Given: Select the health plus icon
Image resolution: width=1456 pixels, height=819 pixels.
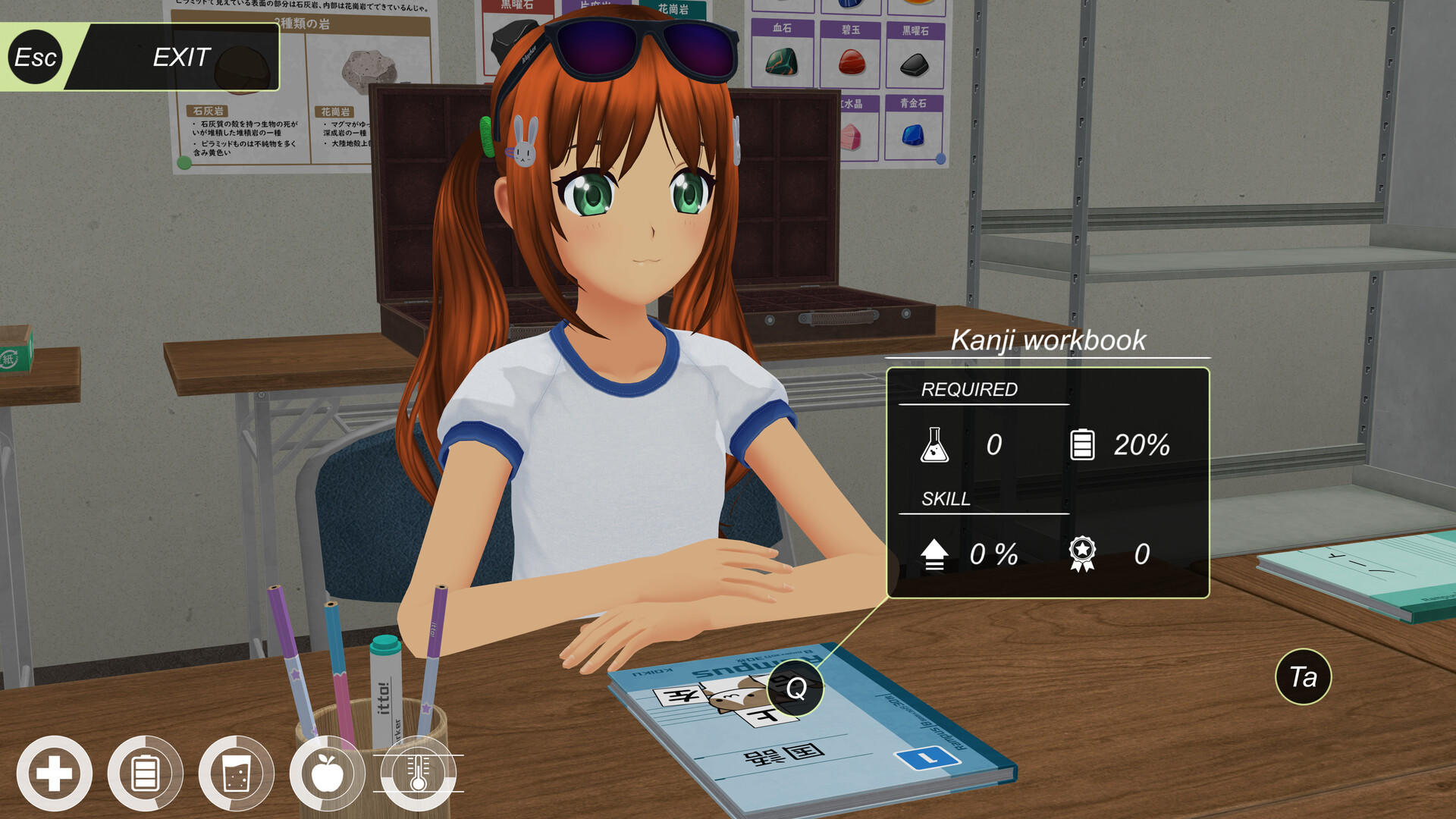Looking at the screenshot, I should [x=55, y=773].
